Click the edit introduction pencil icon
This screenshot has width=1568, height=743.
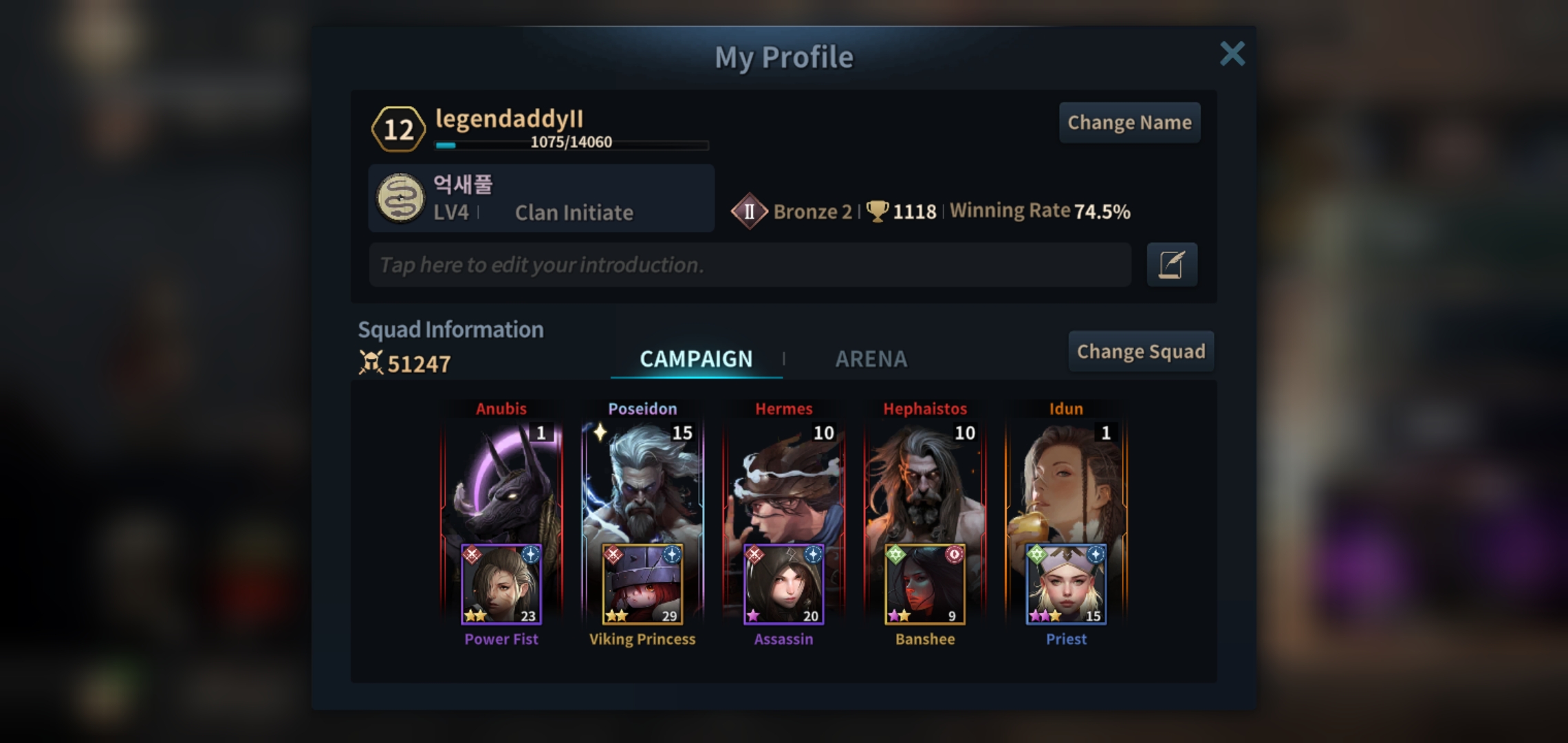tap(1172, 265)
